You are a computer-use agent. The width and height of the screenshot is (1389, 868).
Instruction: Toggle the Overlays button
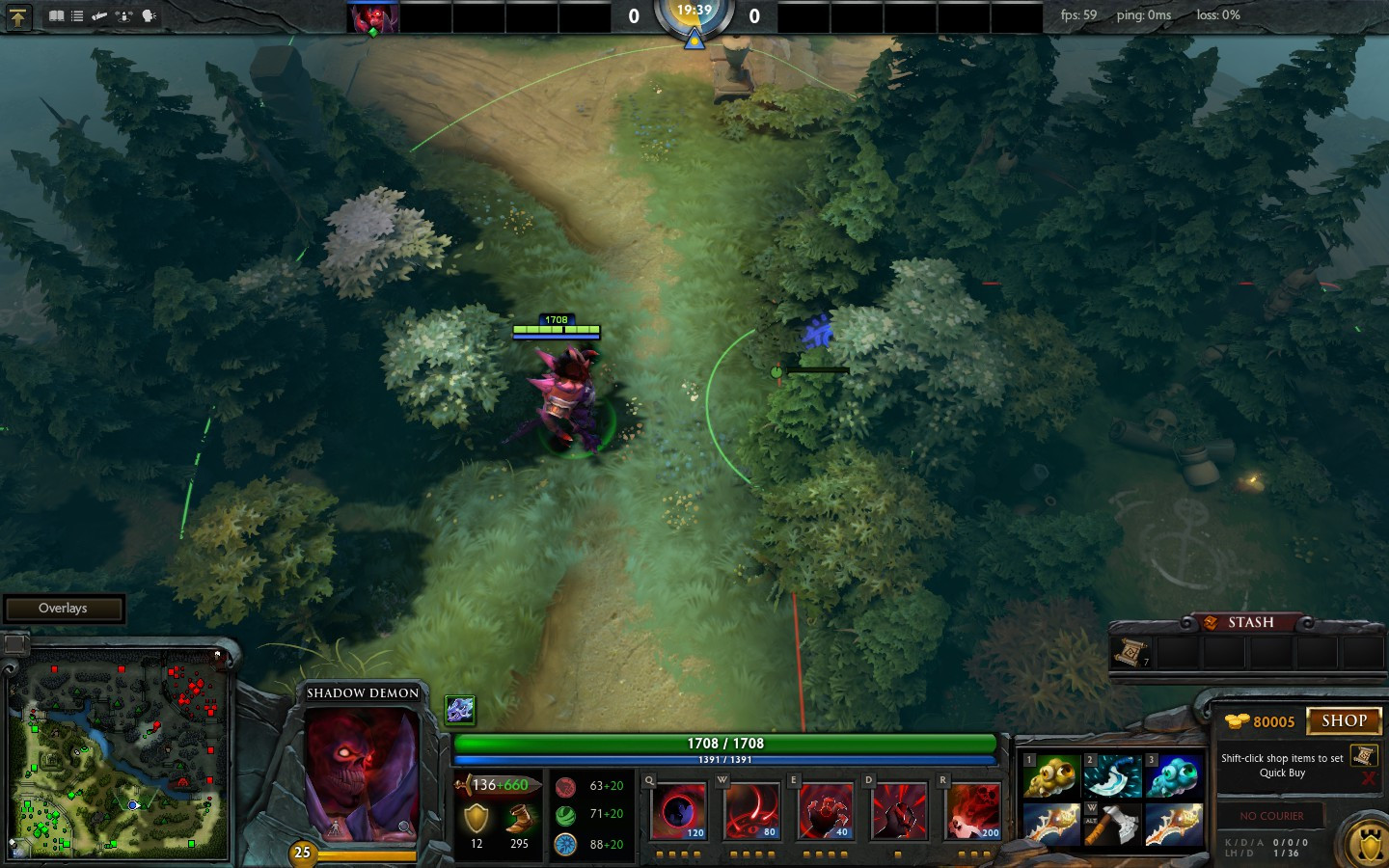click(64, 609)
